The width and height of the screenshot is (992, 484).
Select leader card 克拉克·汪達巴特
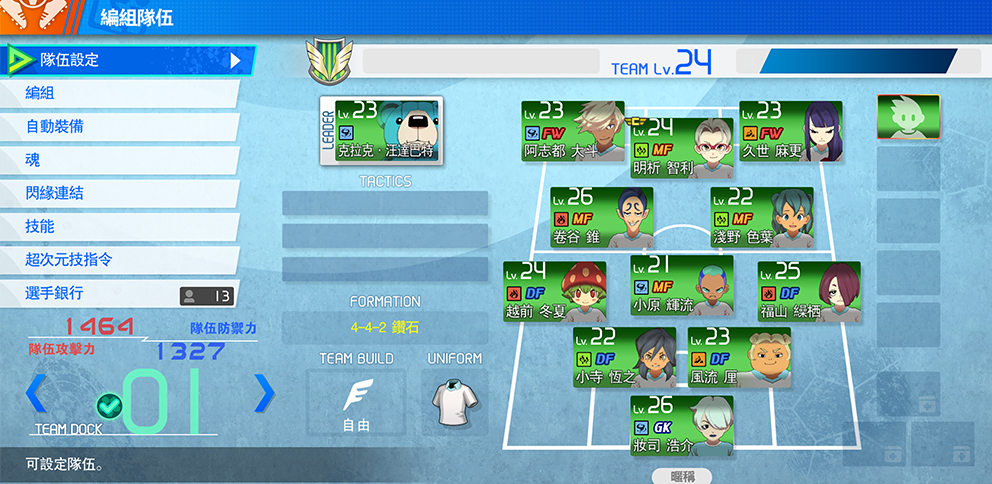[x=381, y=130]
